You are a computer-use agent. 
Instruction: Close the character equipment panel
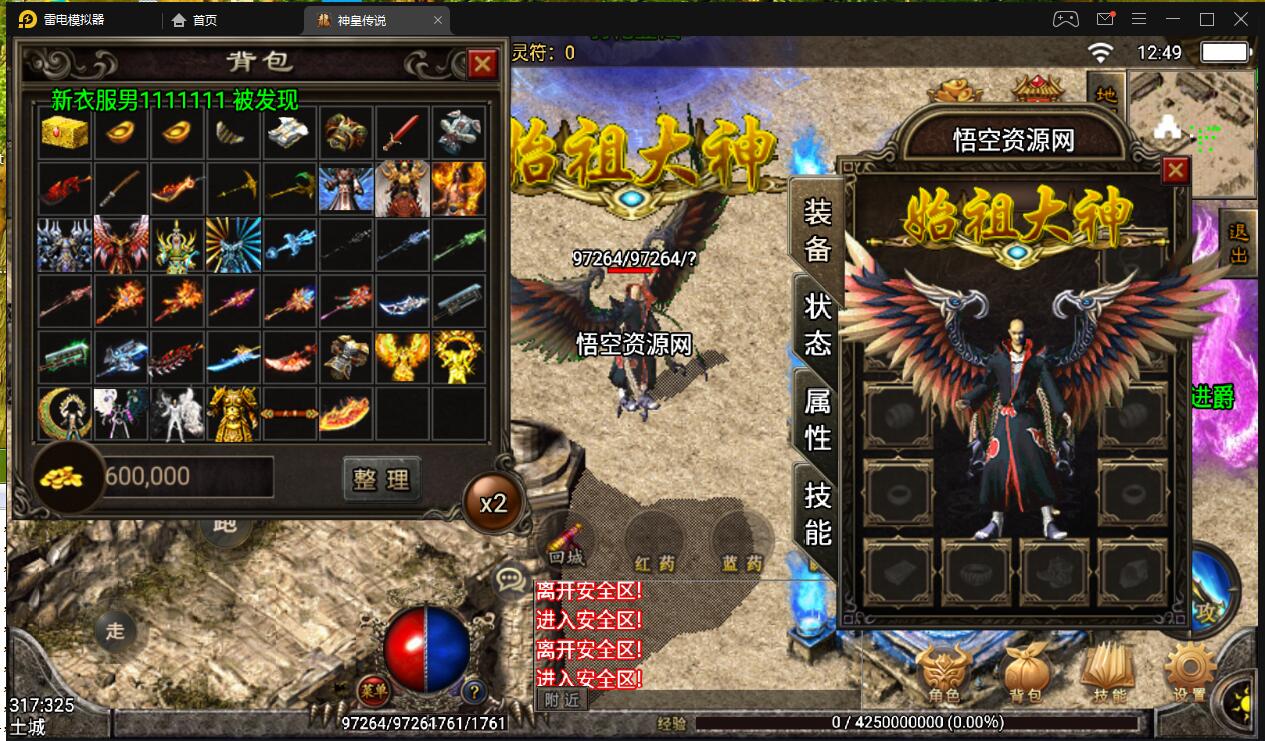coord(1175,171)
